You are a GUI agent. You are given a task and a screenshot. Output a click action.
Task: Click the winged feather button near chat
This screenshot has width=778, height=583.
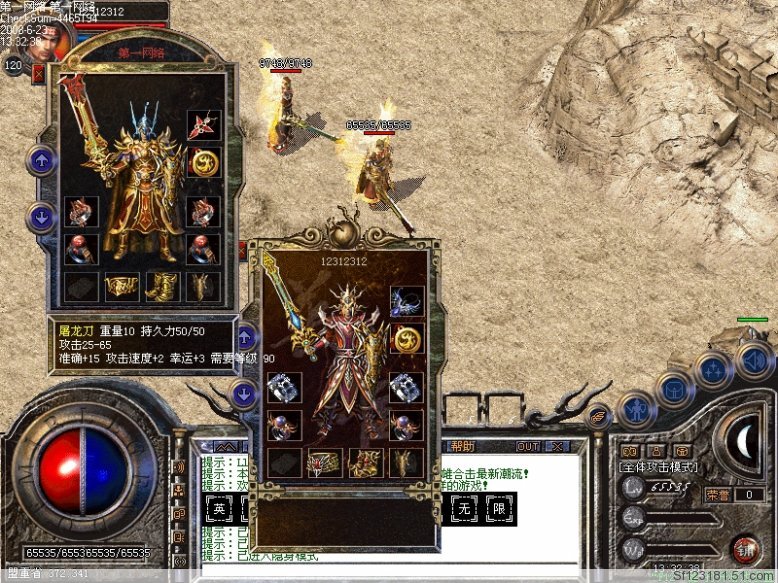tap(598, 419)
